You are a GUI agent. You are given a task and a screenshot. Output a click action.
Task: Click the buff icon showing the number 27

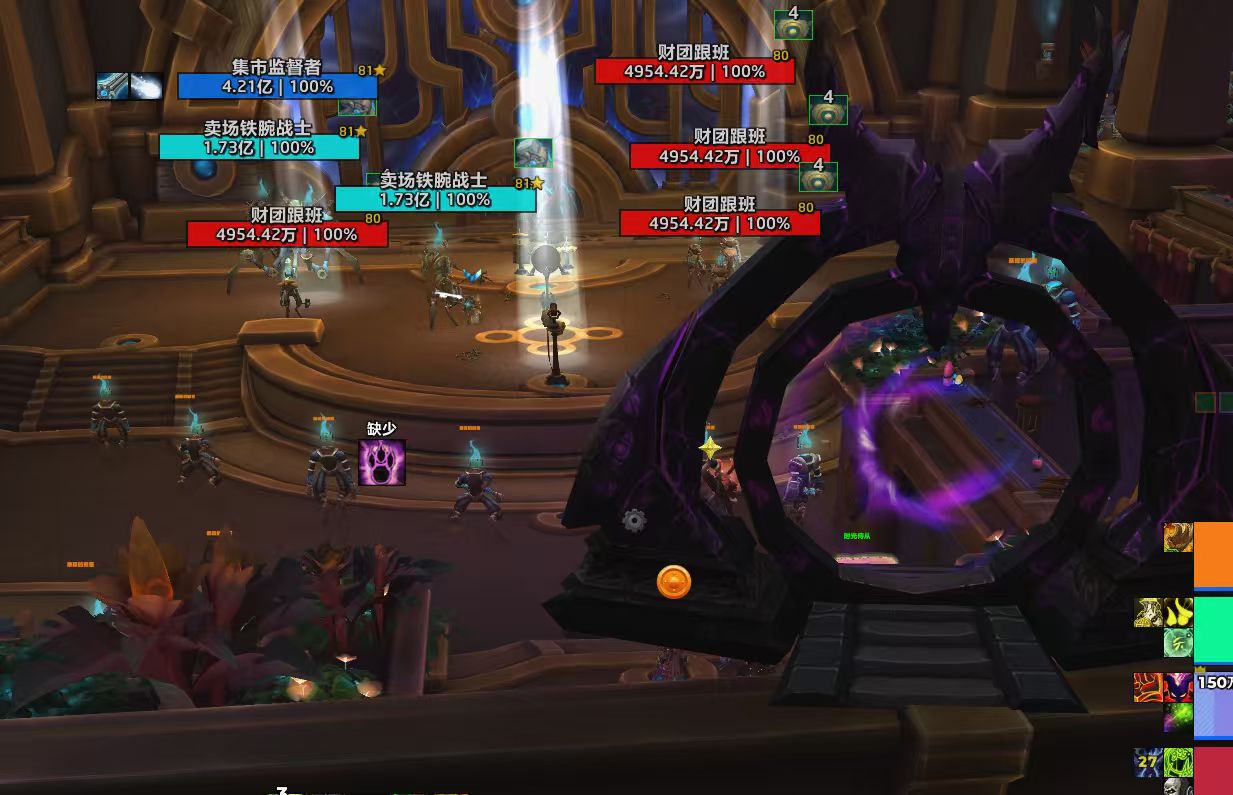(1147, 762)
